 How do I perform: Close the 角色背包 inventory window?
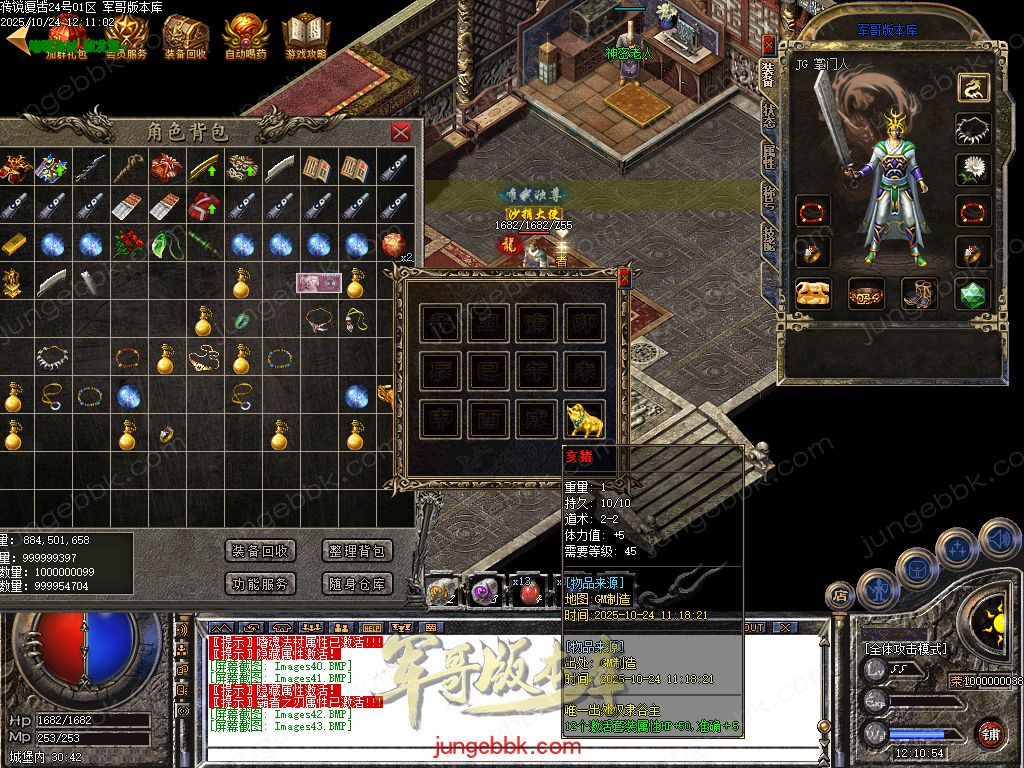coord(401,132)
